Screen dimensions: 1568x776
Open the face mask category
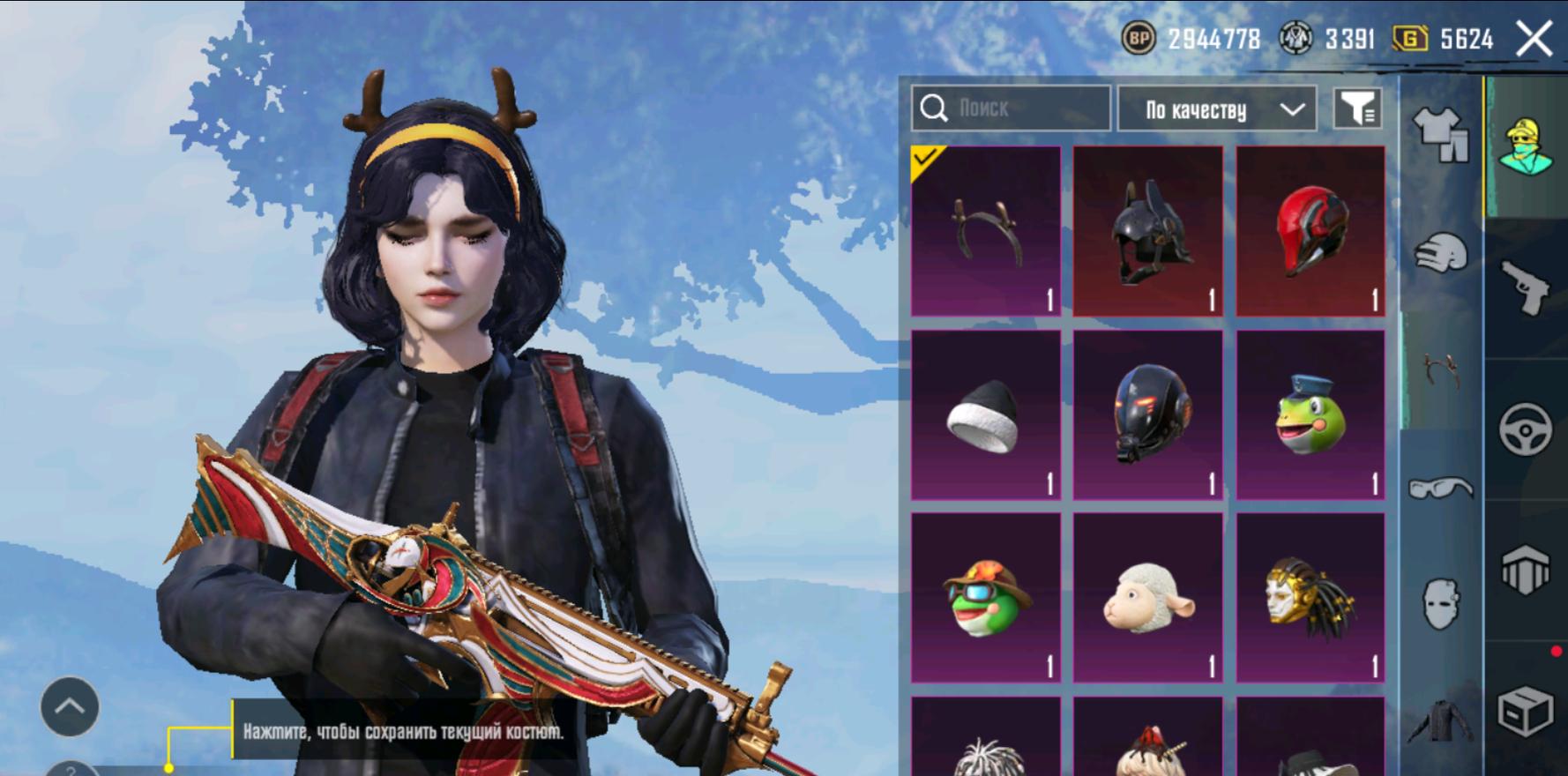tap(1441, 603)
